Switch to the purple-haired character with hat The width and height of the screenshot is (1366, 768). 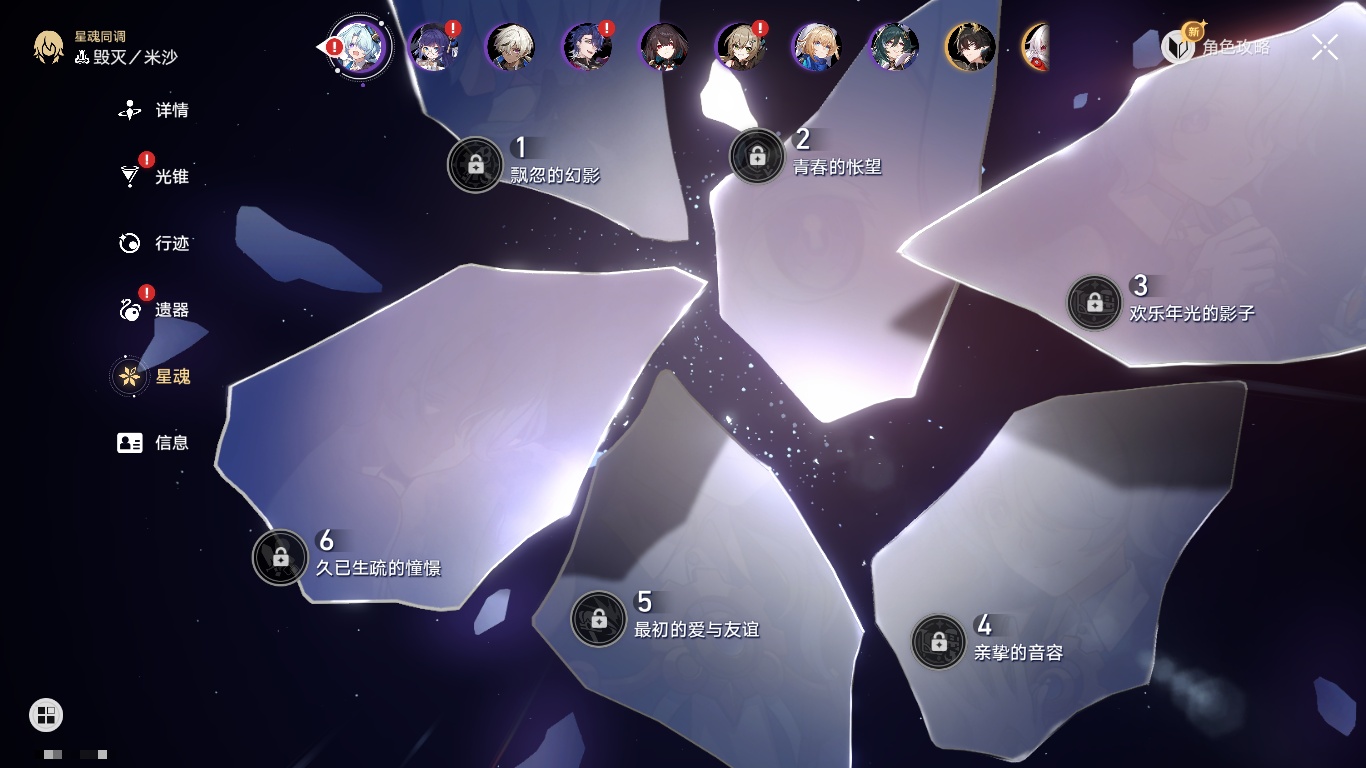433,47
